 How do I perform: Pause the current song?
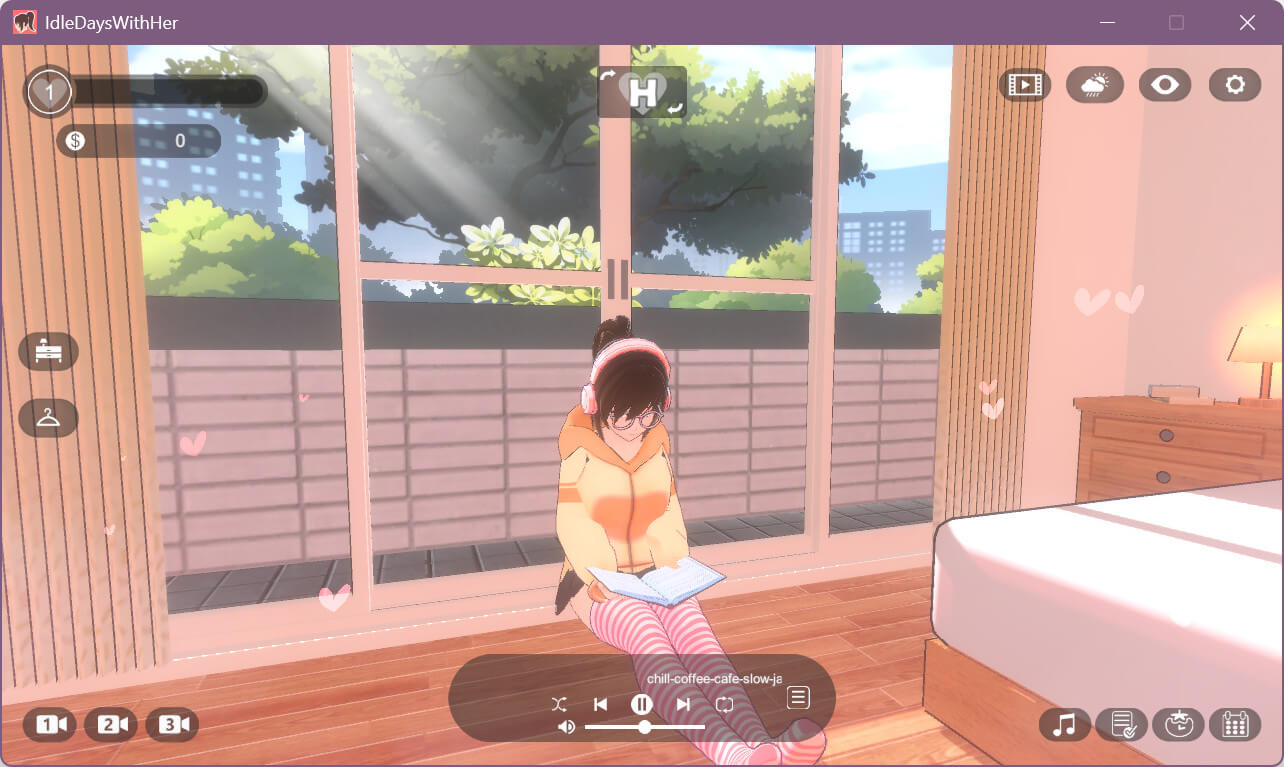[x=641, y=704]
